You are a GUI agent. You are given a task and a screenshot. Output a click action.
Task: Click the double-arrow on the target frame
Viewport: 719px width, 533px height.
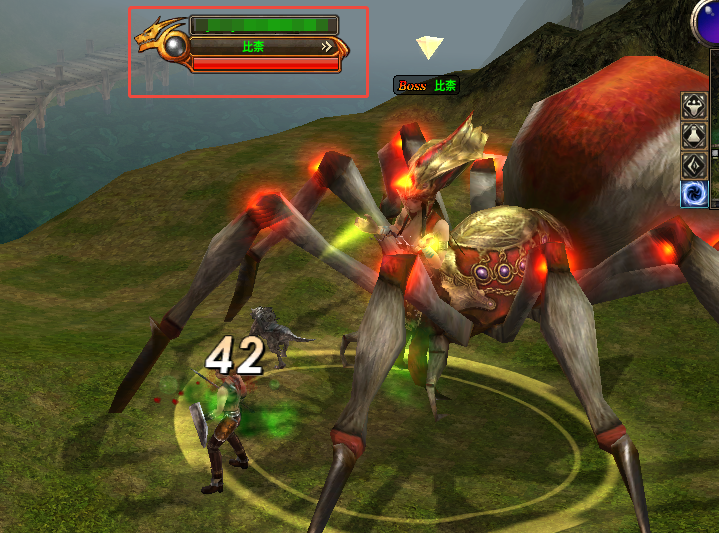[x=326, y=46]
